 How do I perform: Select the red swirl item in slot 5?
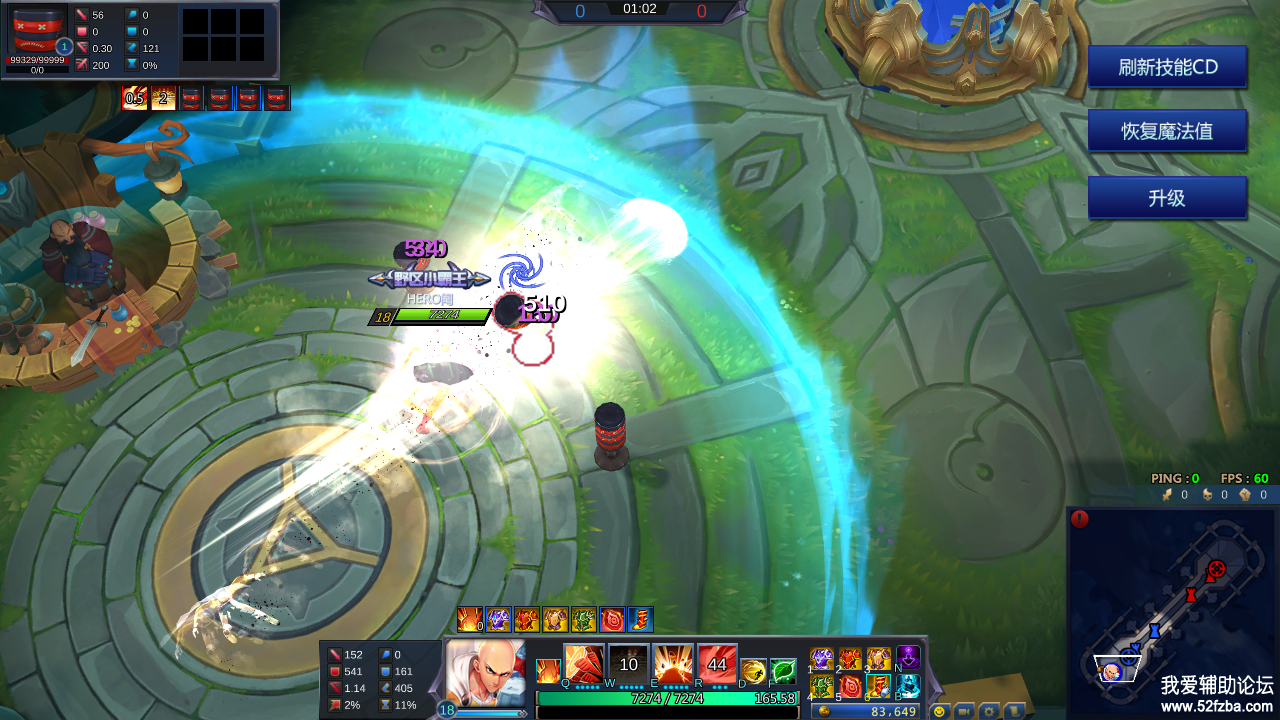[x=850, y=687]
